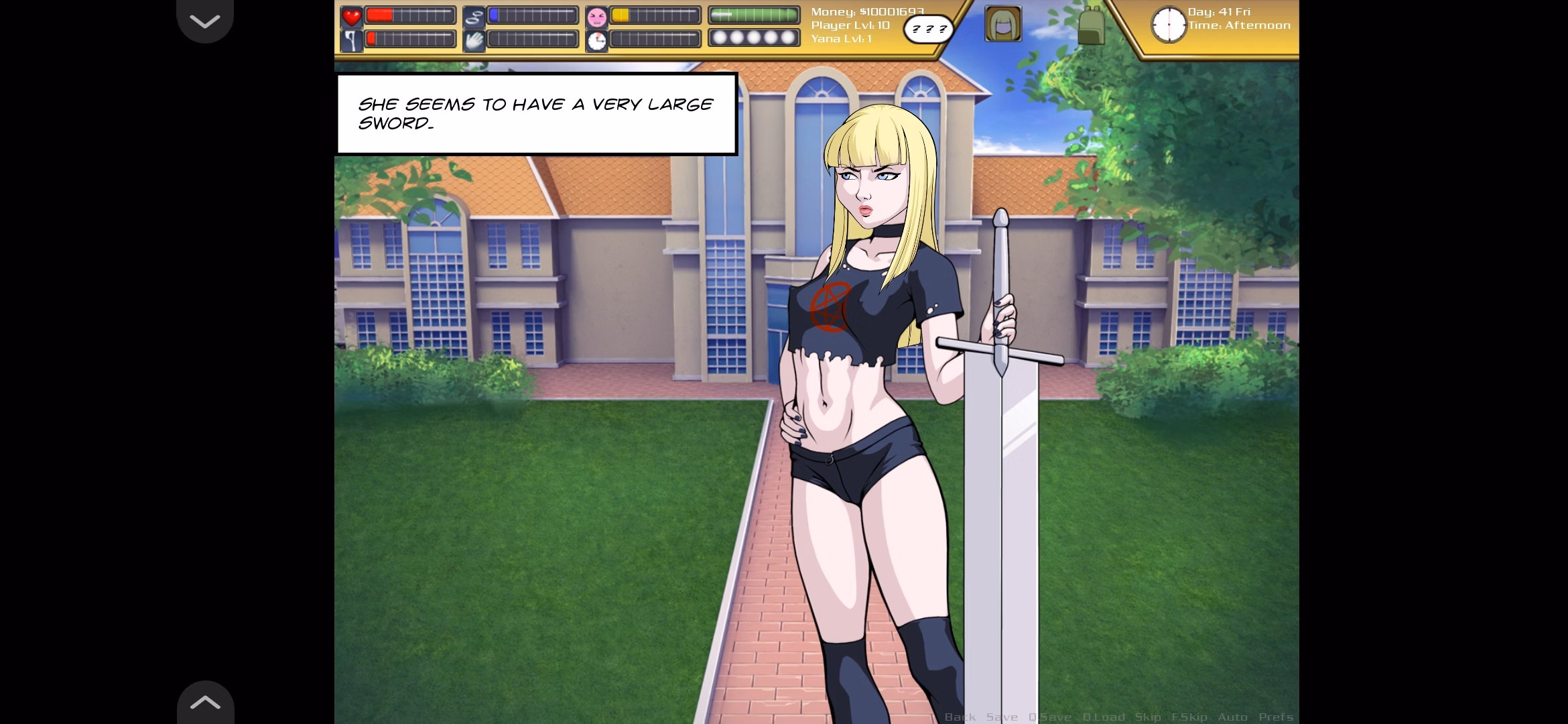Click the blonde character portrait icon
The width and height of the screenshot is (1568, 724).
click(1003, 24)
